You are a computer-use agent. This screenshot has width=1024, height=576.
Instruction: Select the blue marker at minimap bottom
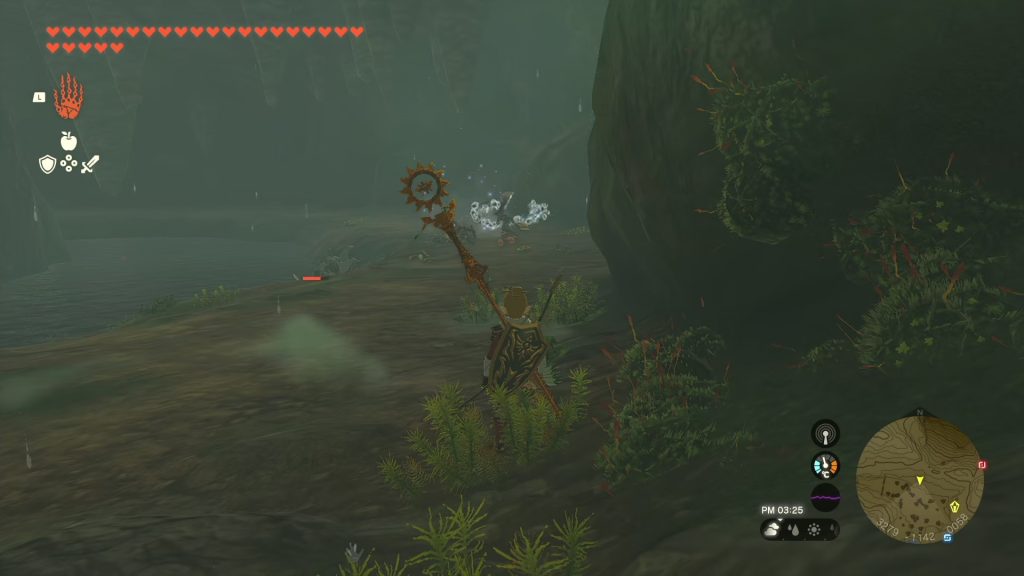[947, 538]
